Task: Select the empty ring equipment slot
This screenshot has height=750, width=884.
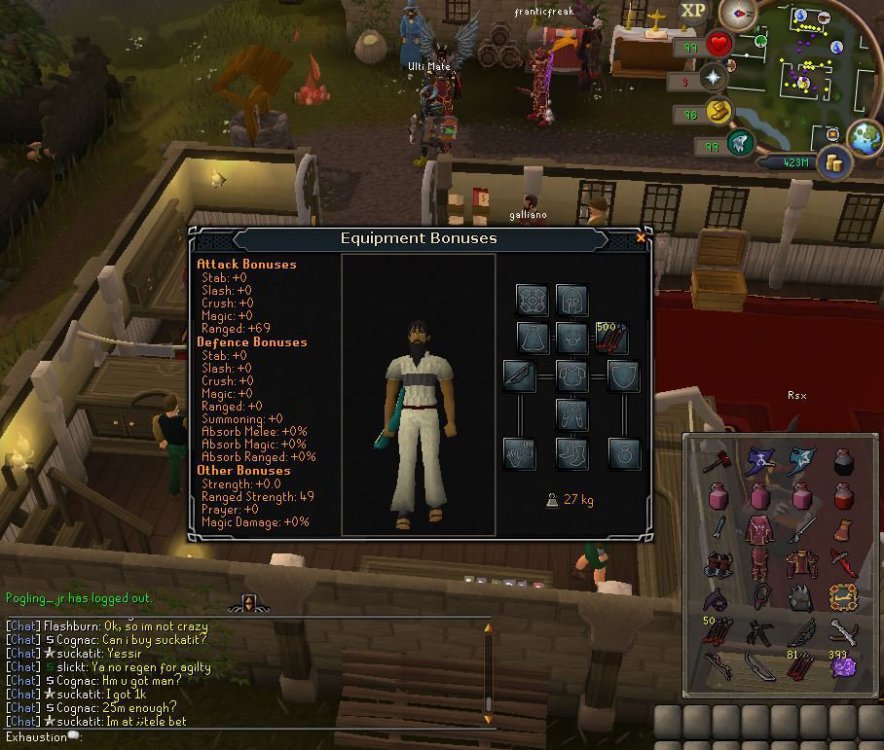Action: coord(624,454)
